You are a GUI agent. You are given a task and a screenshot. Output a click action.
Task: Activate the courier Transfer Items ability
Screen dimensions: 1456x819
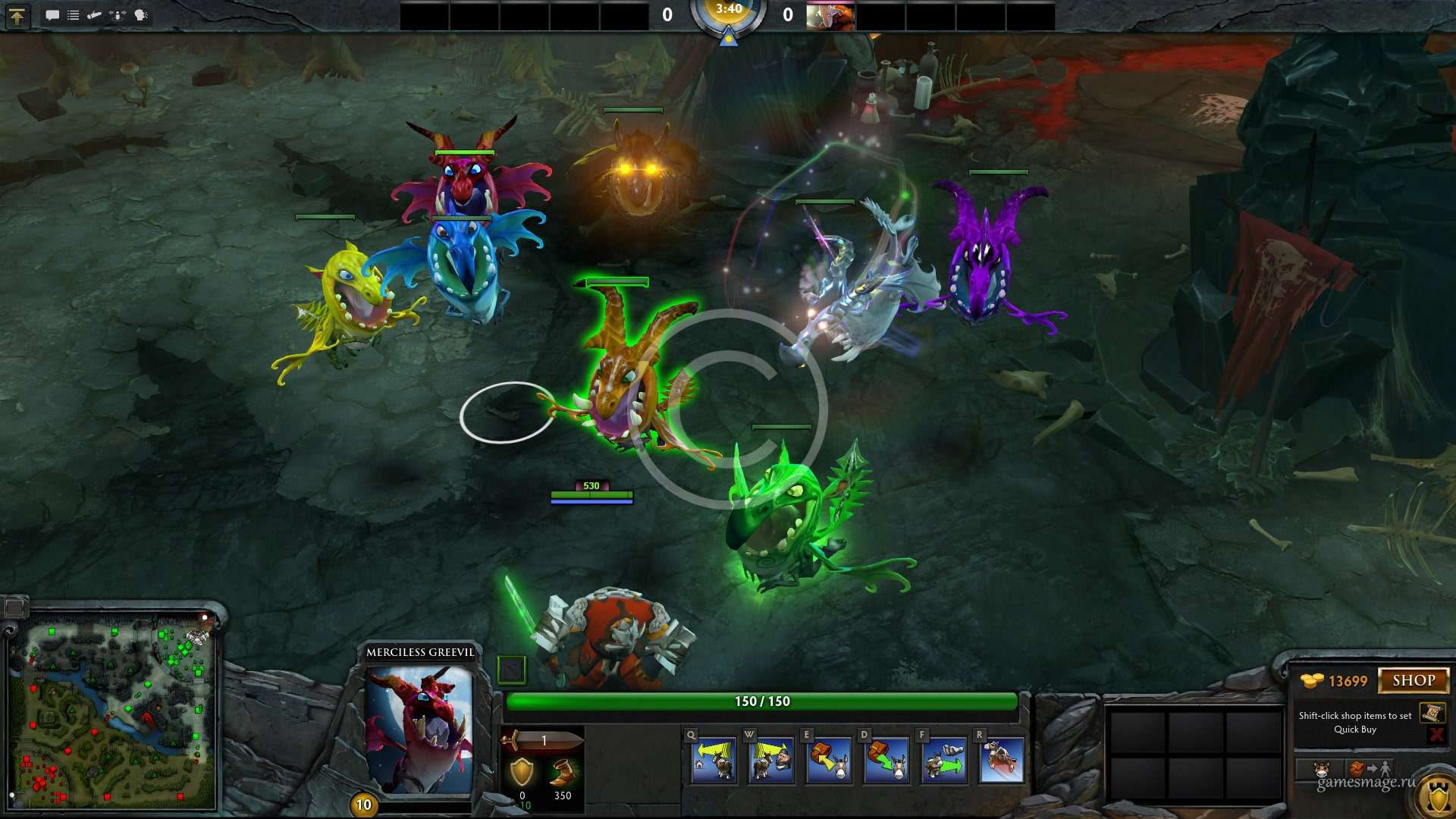tap(943, 761)
